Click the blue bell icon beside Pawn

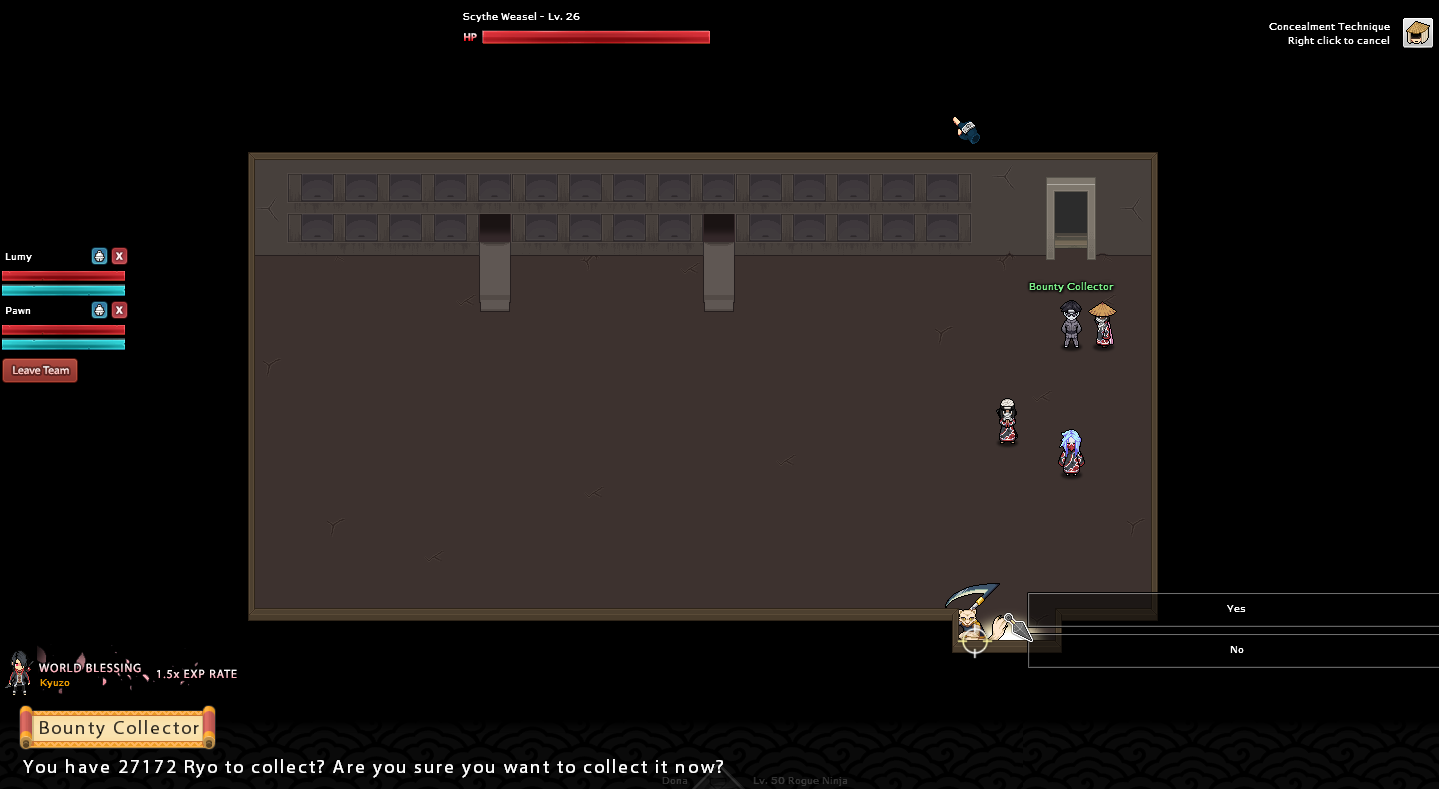[99, 310]
